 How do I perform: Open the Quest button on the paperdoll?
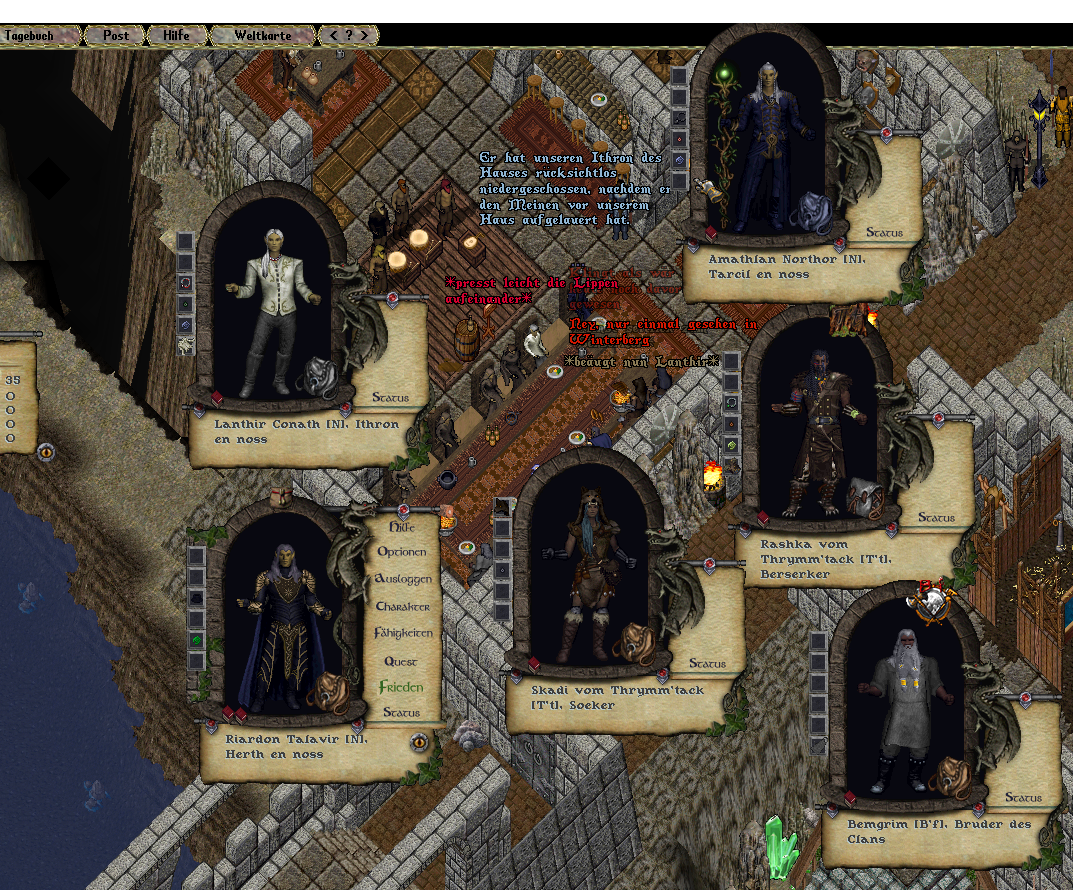tap(402, 662)
